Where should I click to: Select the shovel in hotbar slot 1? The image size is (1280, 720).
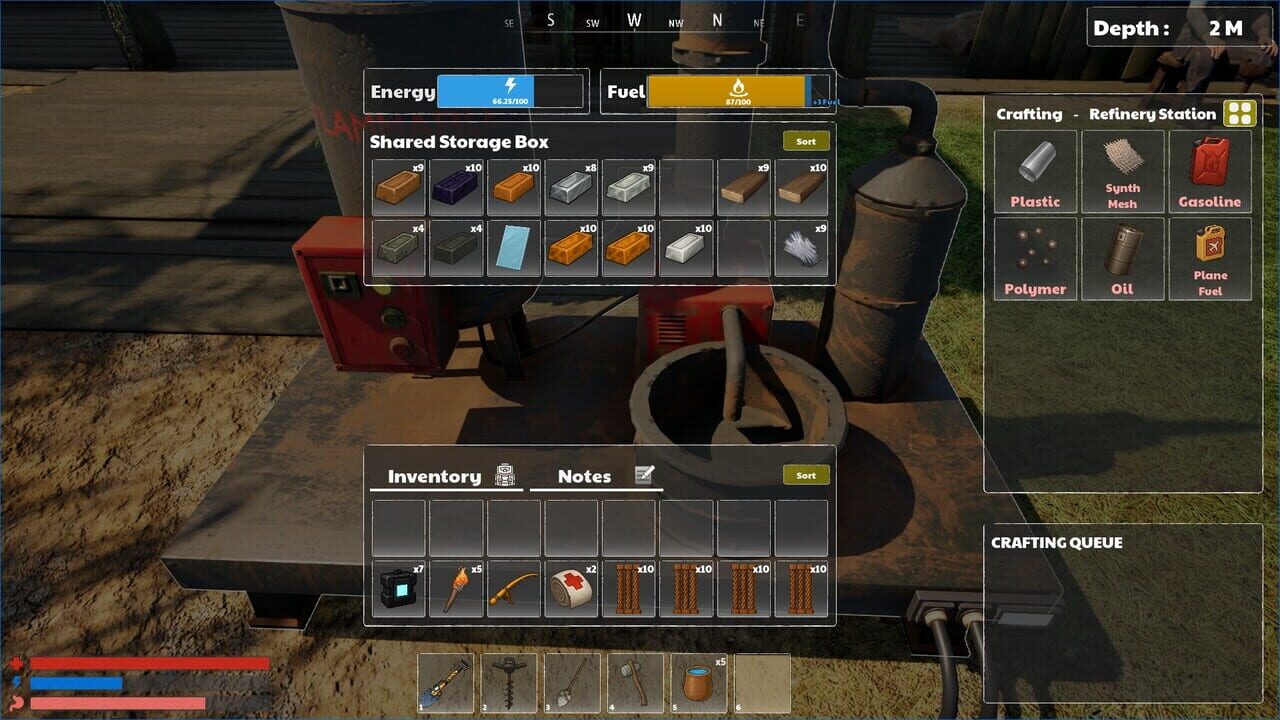point(446,681)
